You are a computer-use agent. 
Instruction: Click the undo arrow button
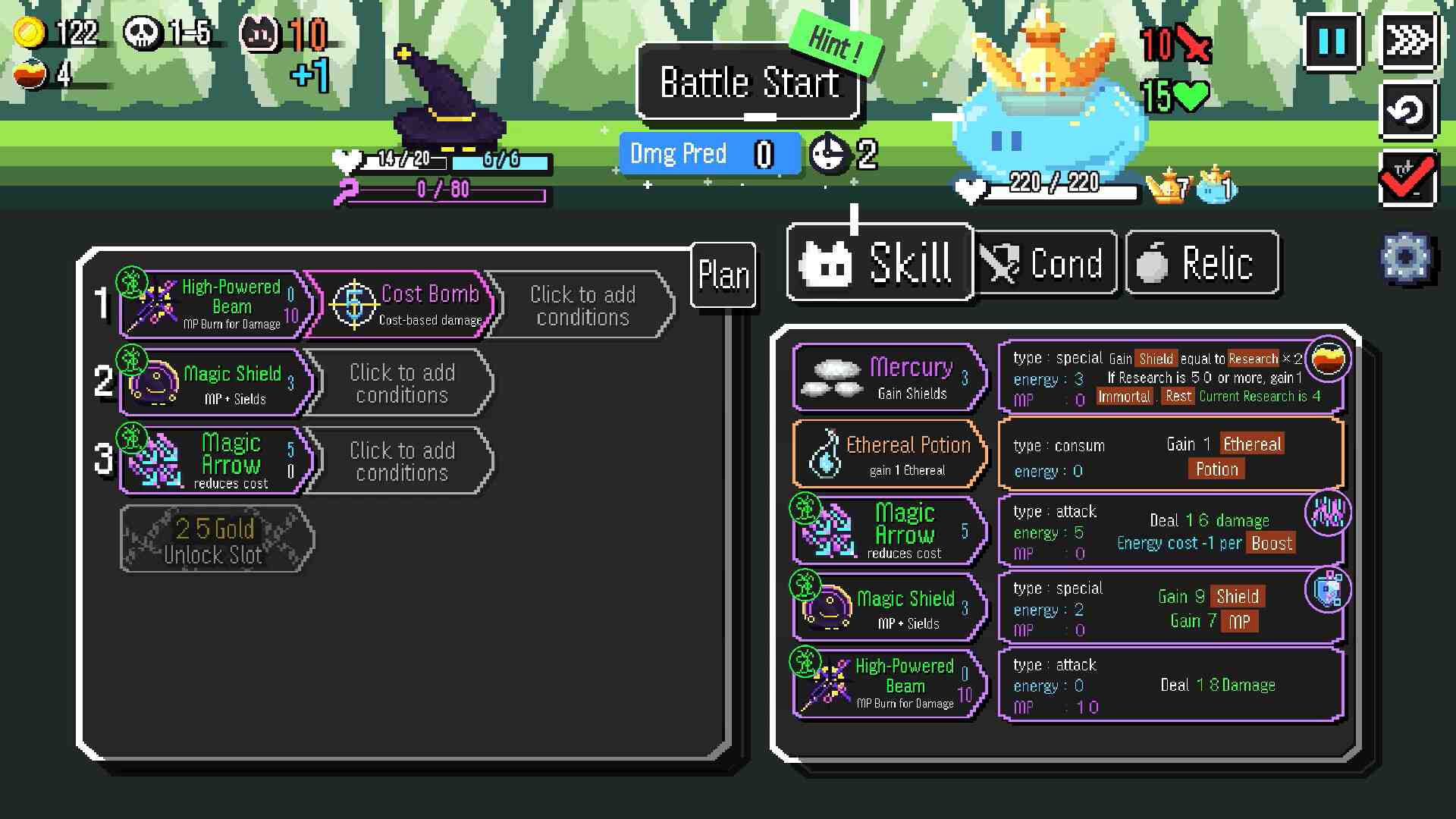(1407, 111)
